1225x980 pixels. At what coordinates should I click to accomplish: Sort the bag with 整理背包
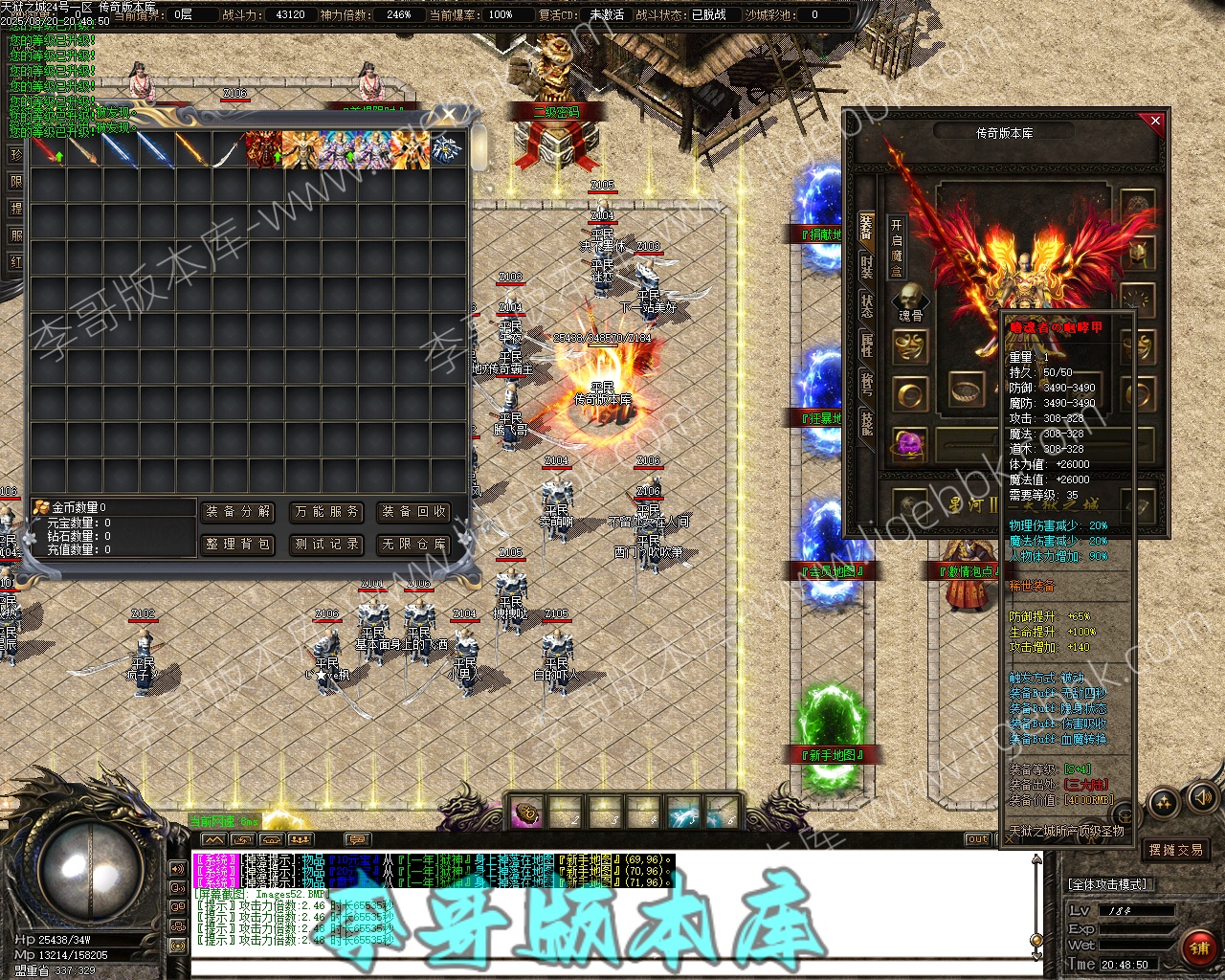pyautogui.click(x=238, y=545)
